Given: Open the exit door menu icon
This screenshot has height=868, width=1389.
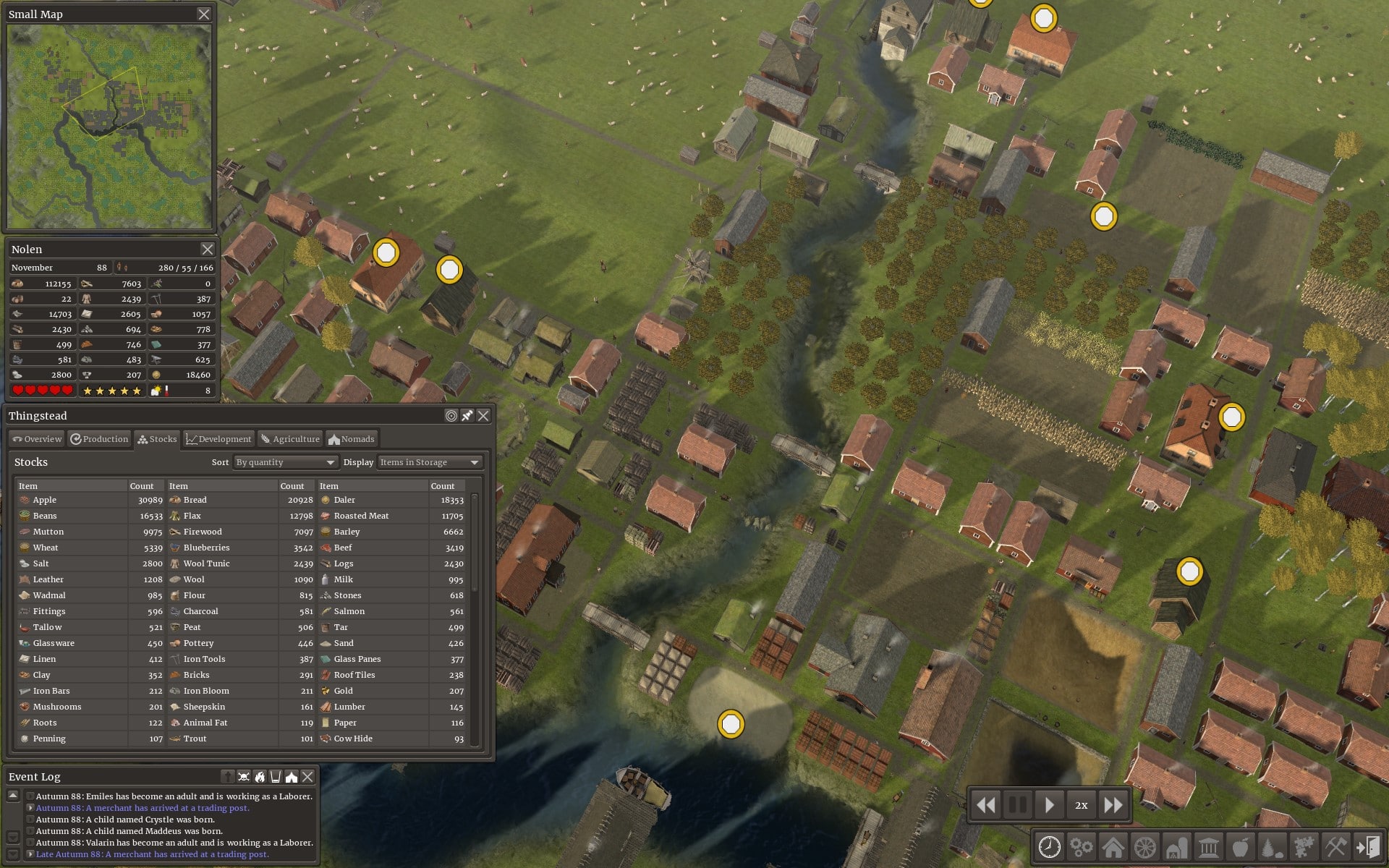Looking at the screenshot, I should (1367, 846).
